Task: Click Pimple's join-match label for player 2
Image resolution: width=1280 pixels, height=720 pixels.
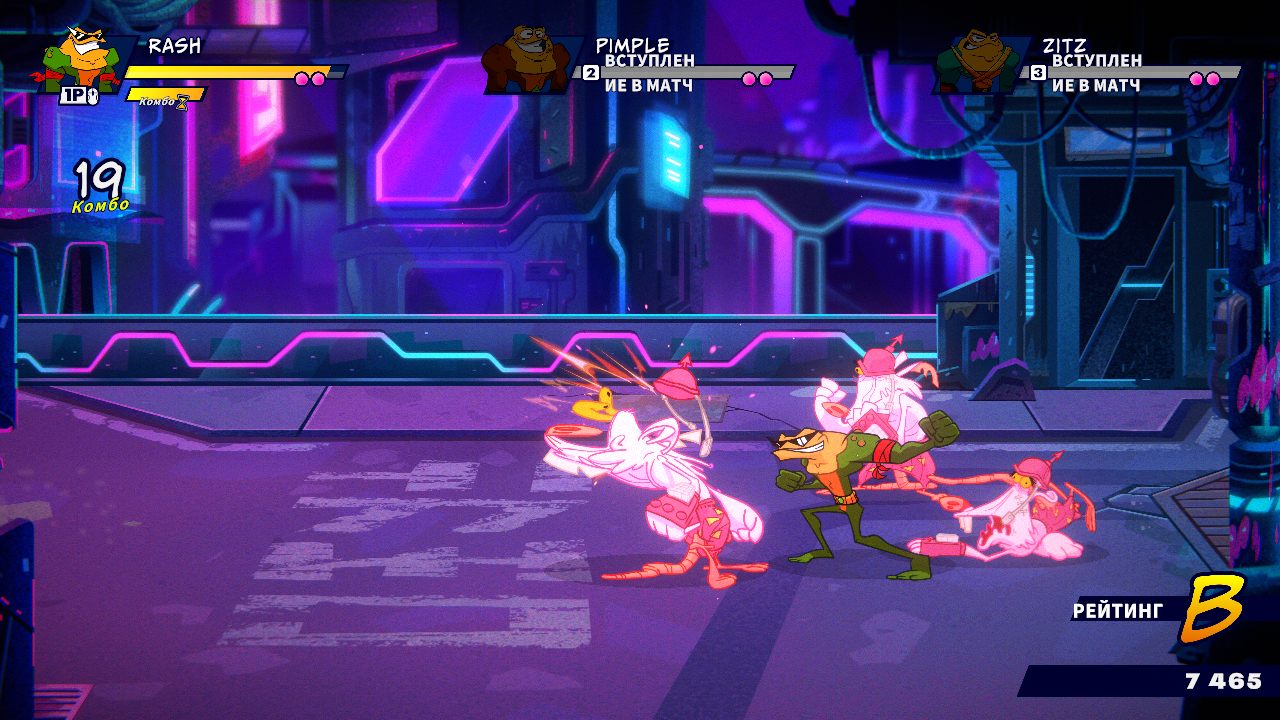Action: pyautogui.click(x=649, y=73)
